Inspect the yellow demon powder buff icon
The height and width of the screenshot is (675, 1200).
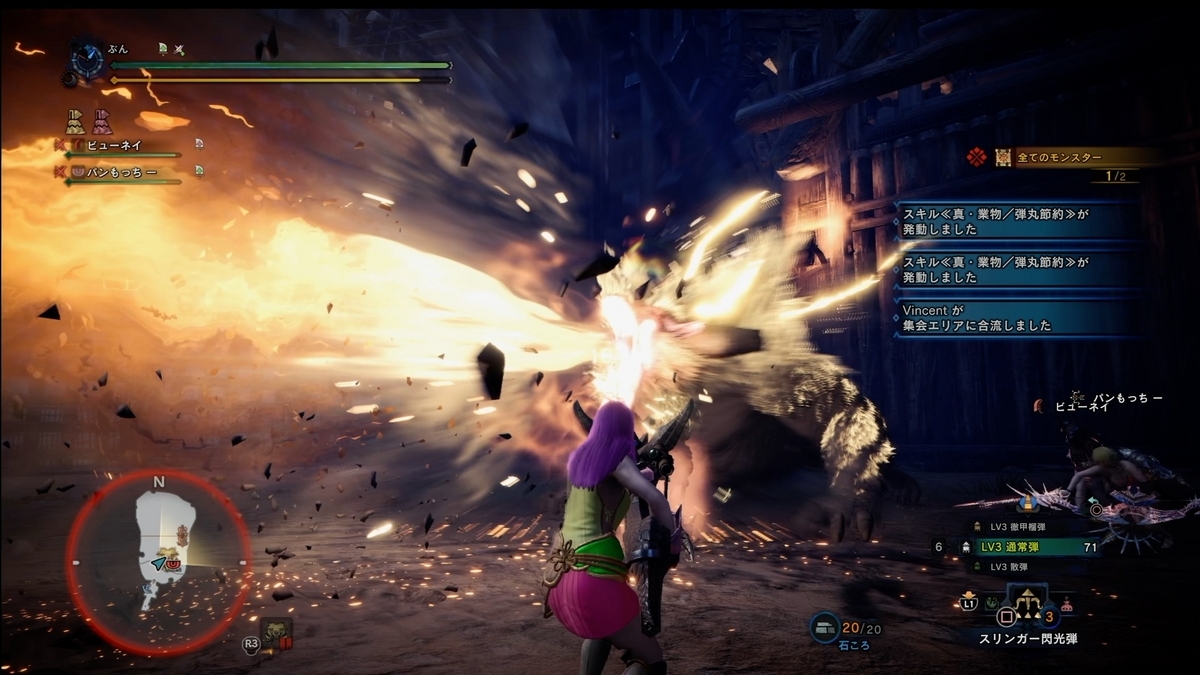click(76, 122)
